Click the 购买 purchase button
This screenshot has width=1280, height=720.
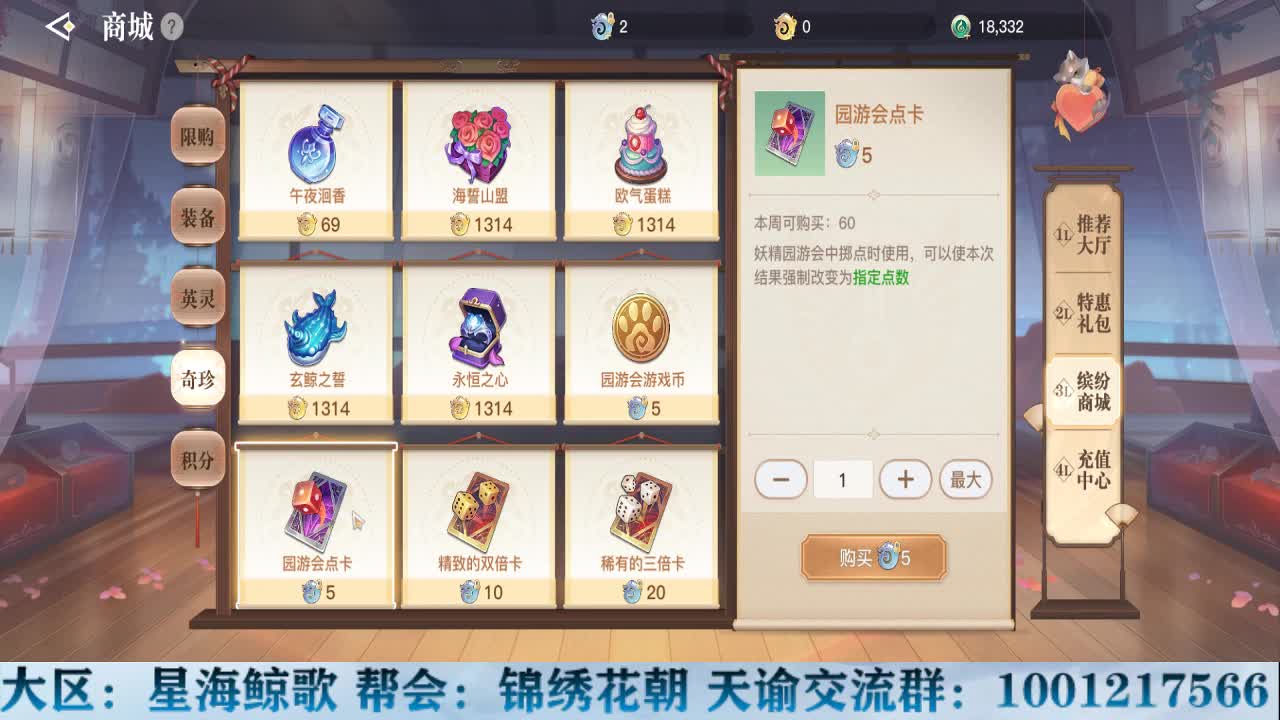pyautogui.click(x=872, y=558)
